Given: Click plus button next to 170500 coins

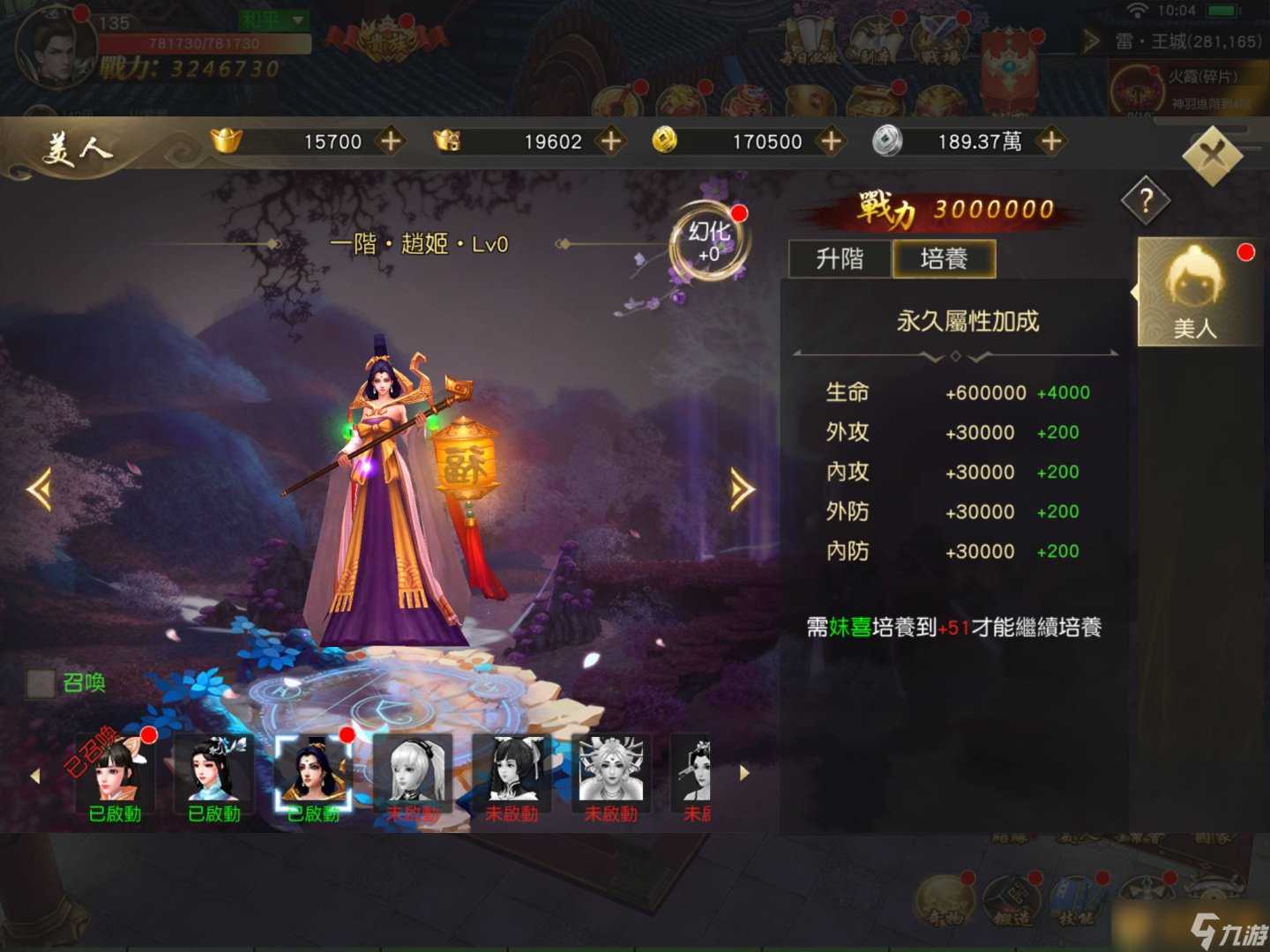Looking at the screenshot, I should (829, 141).
